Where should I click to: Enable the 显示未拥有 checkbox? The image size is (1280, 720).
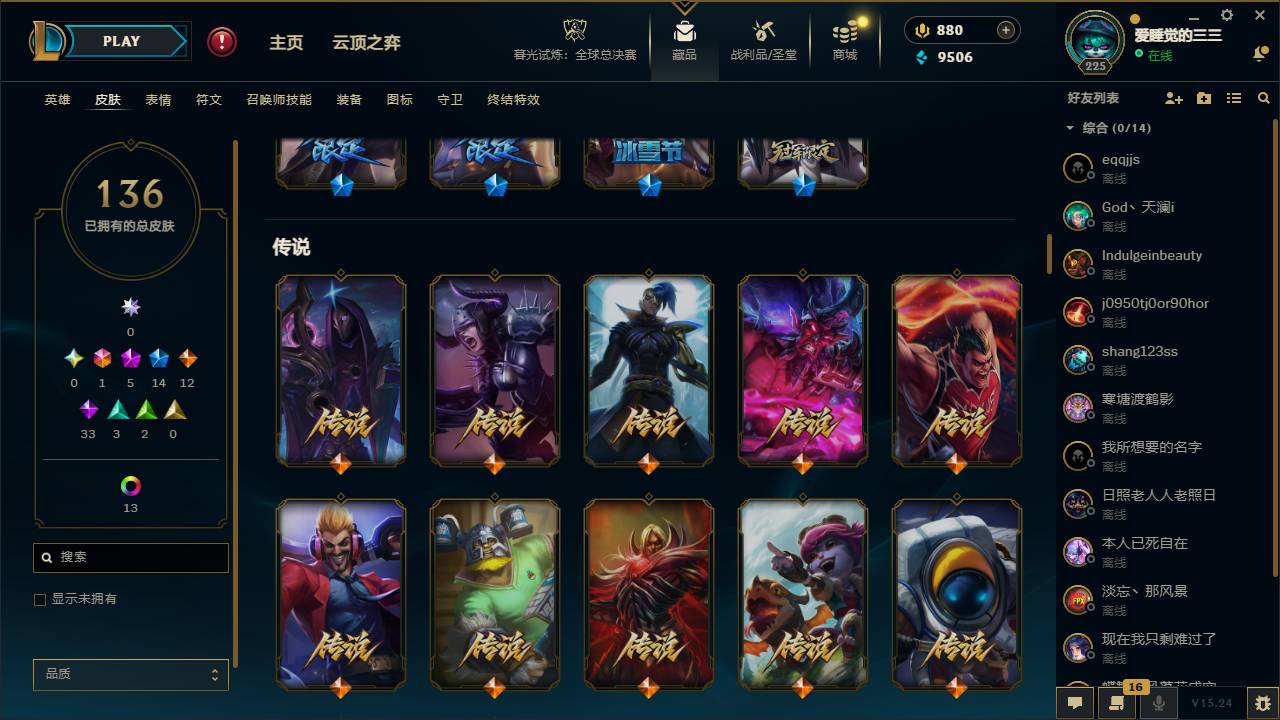(40, 599)
